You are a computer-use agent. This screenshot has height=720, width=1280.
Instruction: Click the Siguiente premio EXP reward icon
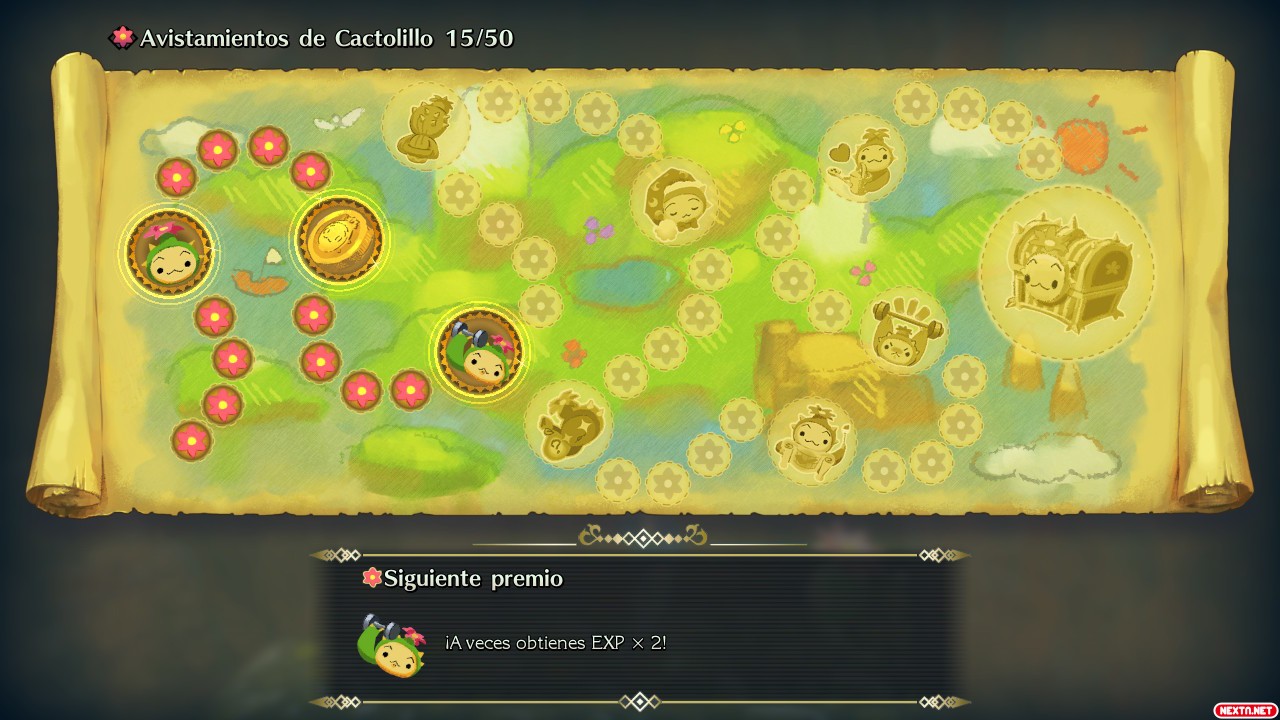tap(391, 645)
